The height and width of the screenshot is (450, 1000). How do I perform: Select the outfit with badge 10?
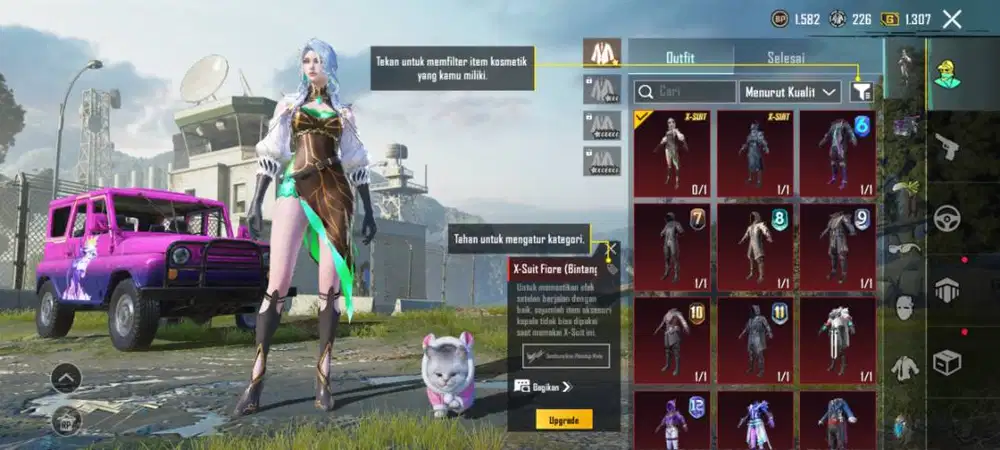click(x=672, y=338)
